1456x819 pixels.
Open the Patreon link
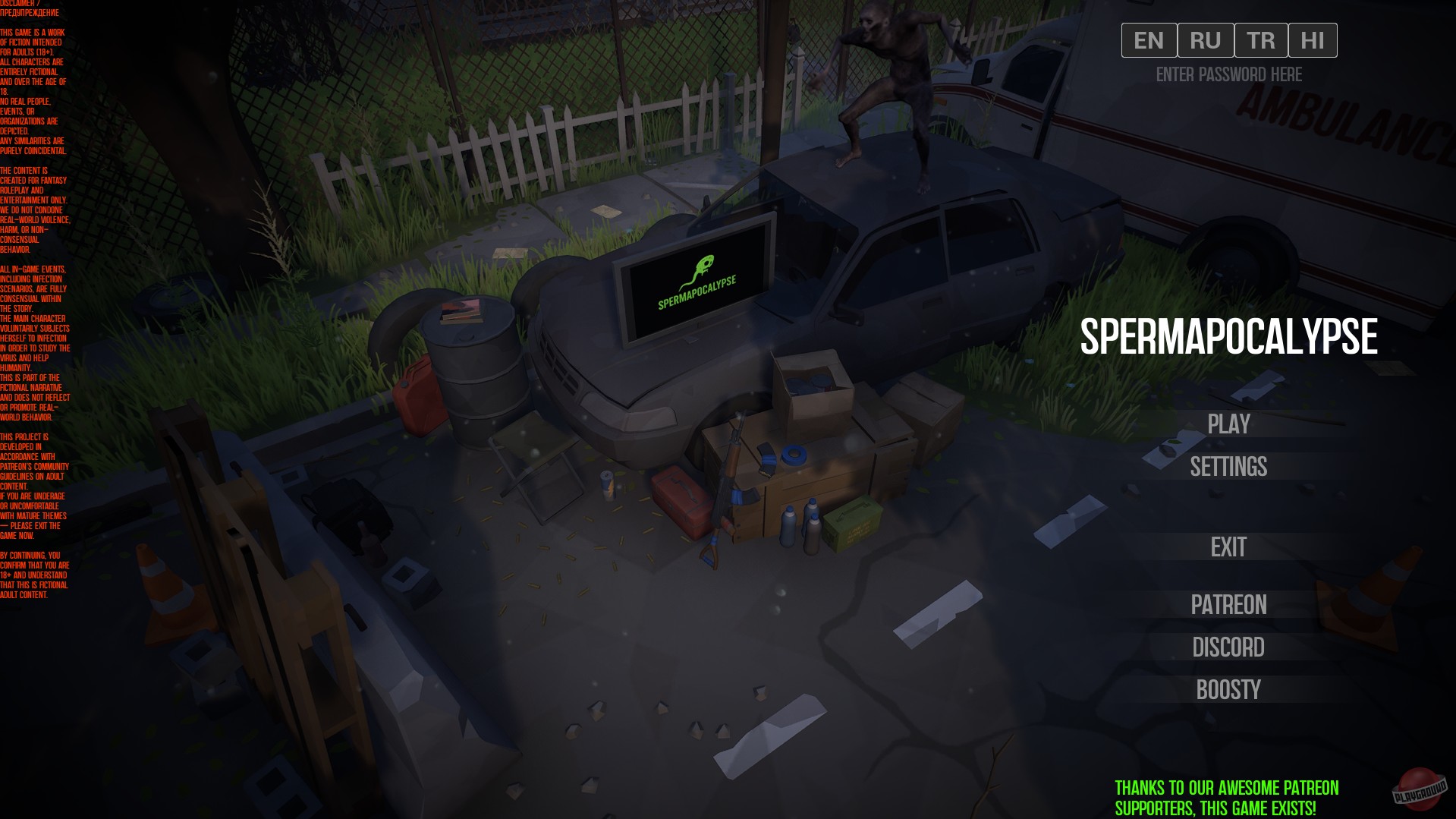coord(1228,605)
